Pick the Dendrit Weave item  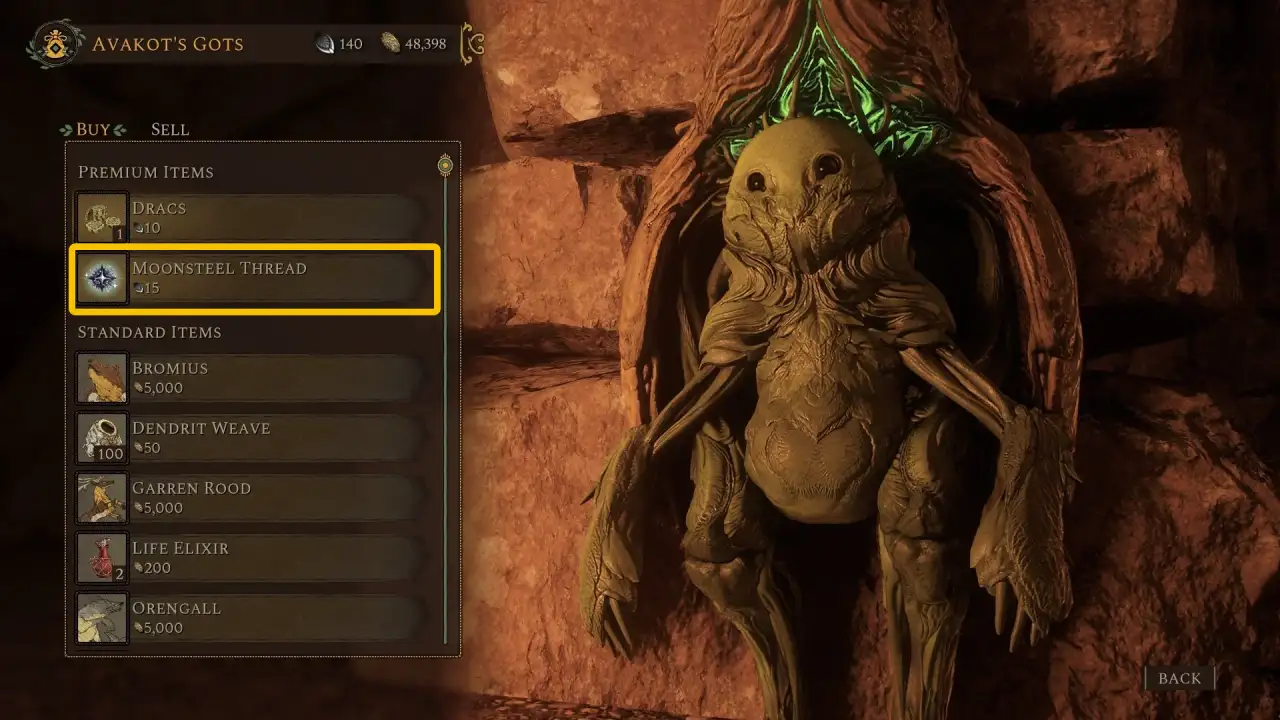(255, 438)
